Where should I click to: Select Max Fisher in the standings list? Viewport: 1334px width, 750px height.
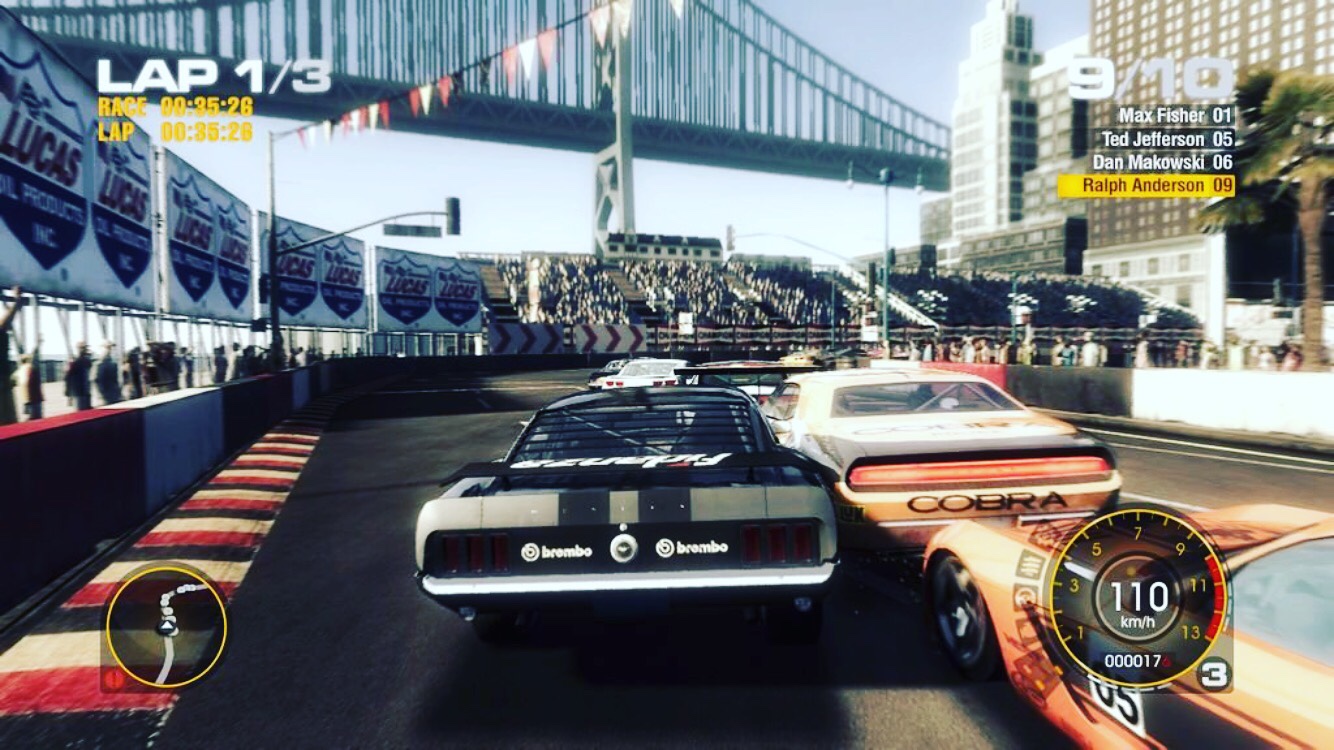[x=1175, y=115]
